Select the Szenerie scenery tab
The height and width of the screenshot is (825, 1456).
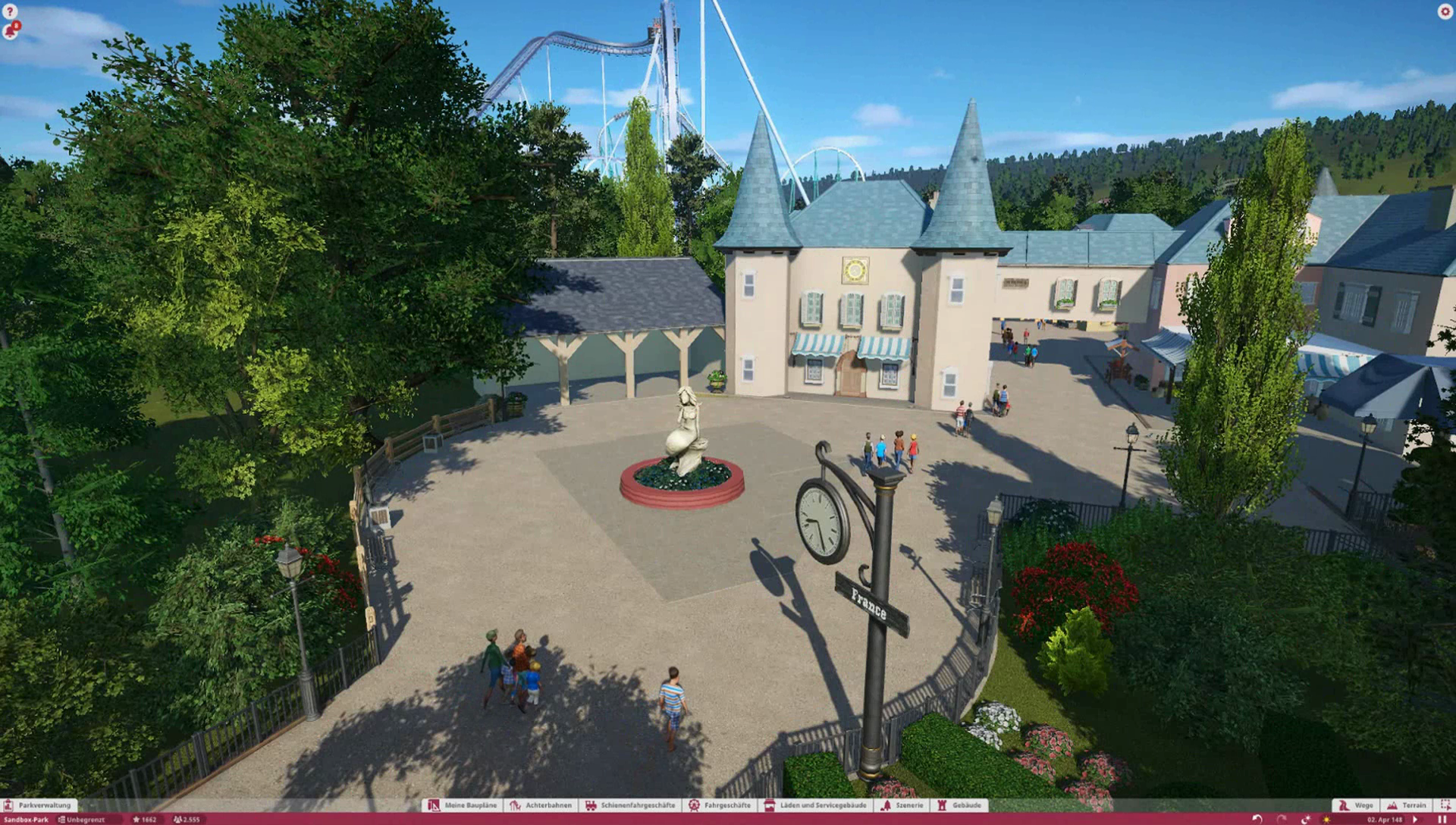point(902,805)
